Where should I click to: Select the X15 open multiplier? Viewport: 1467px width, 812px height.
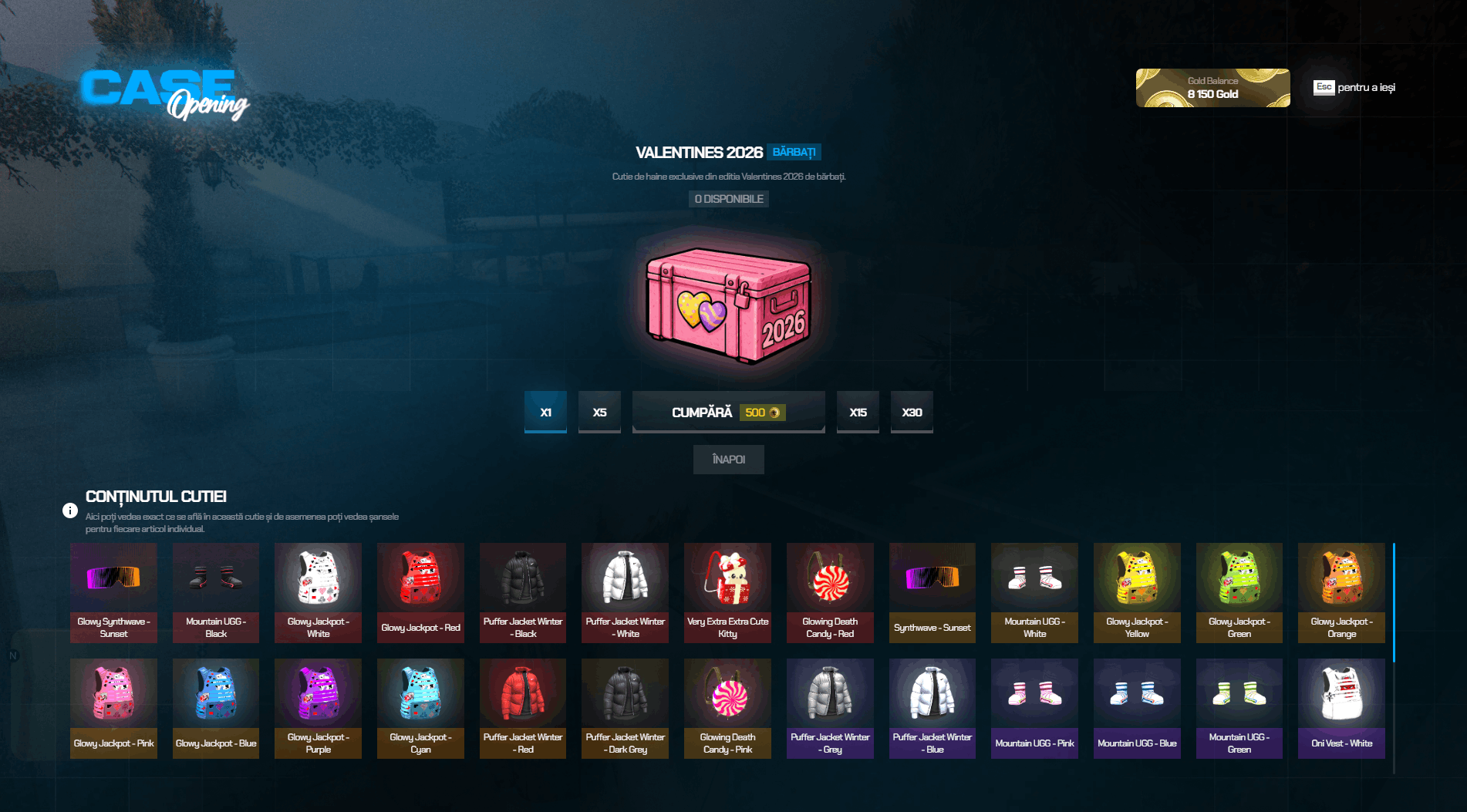tap(858, 412)
